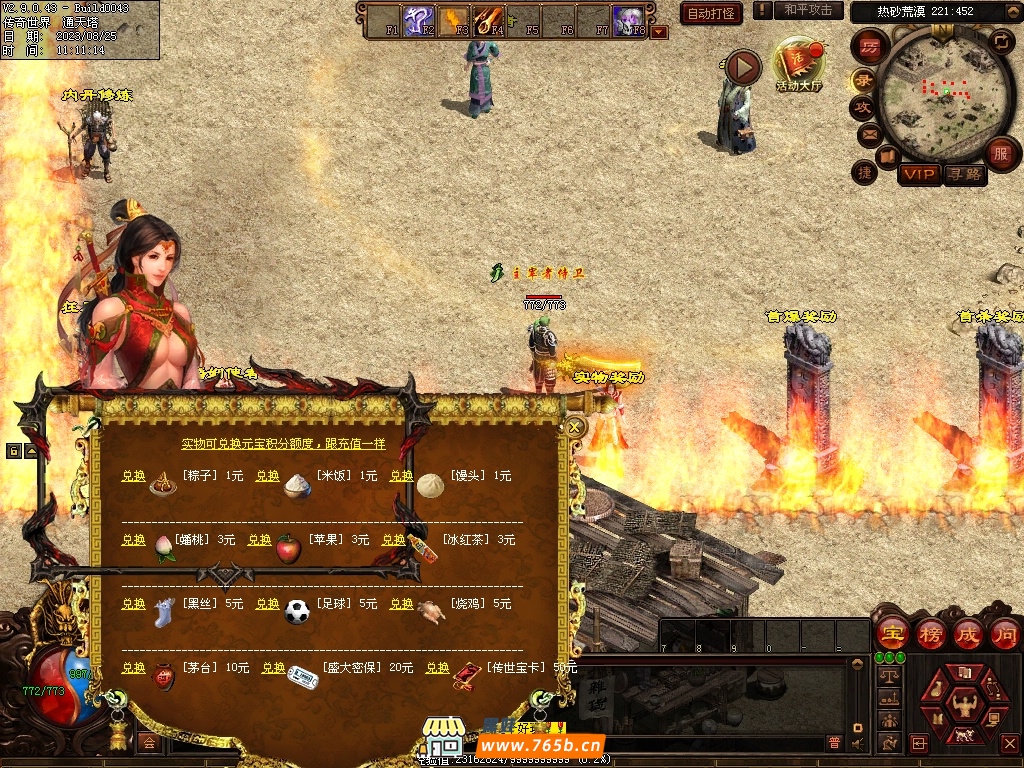Show the 榜 rankings button

(x=930, y=634)
